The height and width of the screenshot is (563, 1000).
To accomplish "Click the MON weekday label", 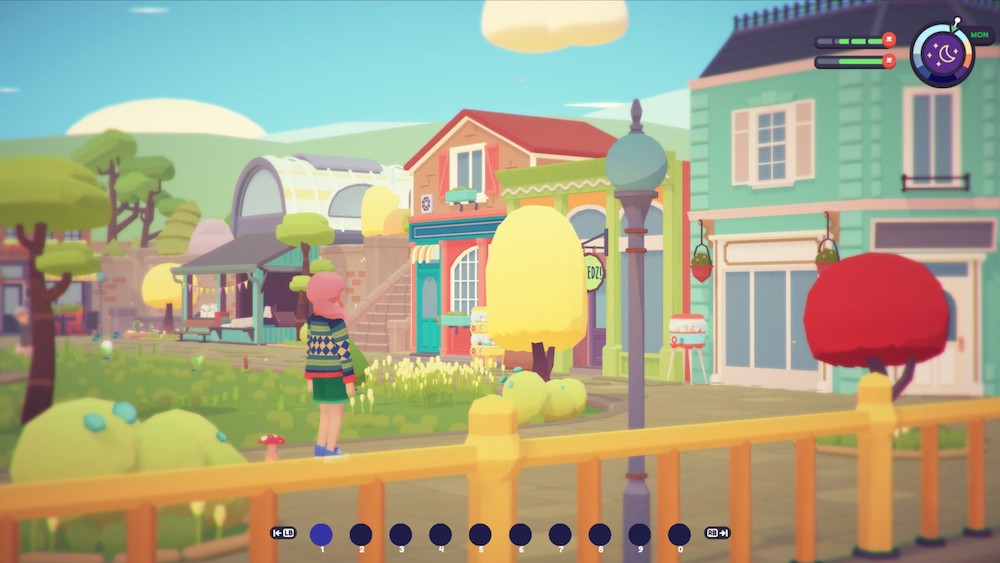I will click(x=979, y=33).
